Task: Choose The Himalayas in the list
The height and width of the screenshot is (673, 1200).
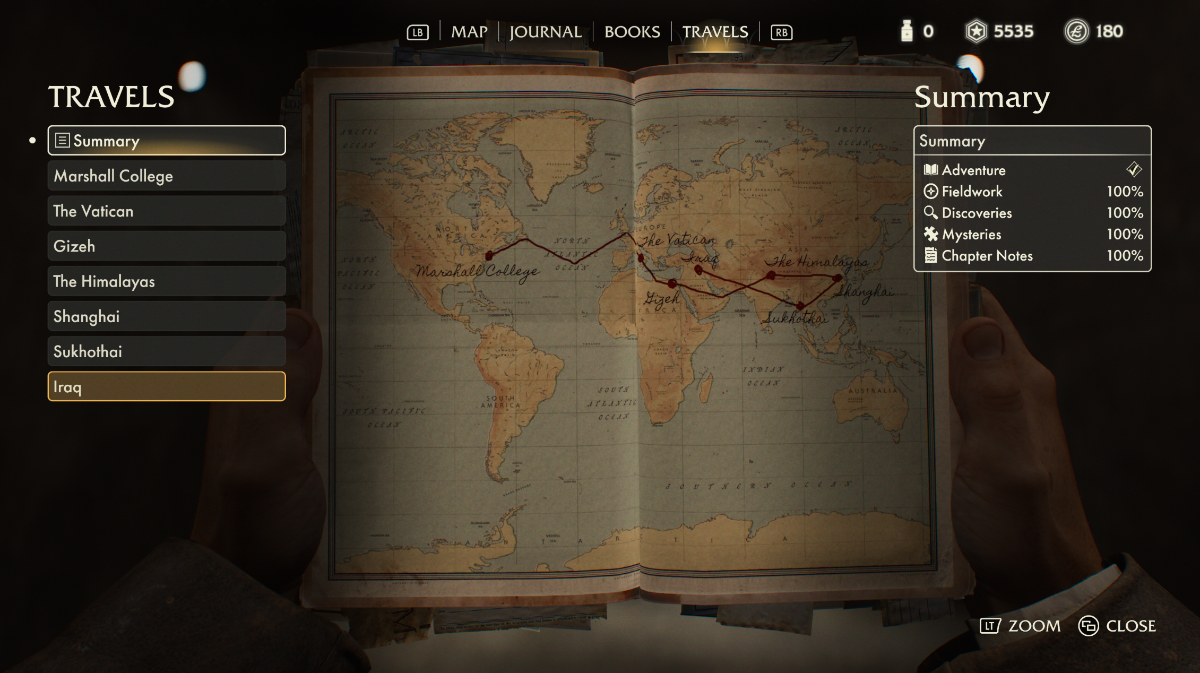Action: [x=167, y=281]
